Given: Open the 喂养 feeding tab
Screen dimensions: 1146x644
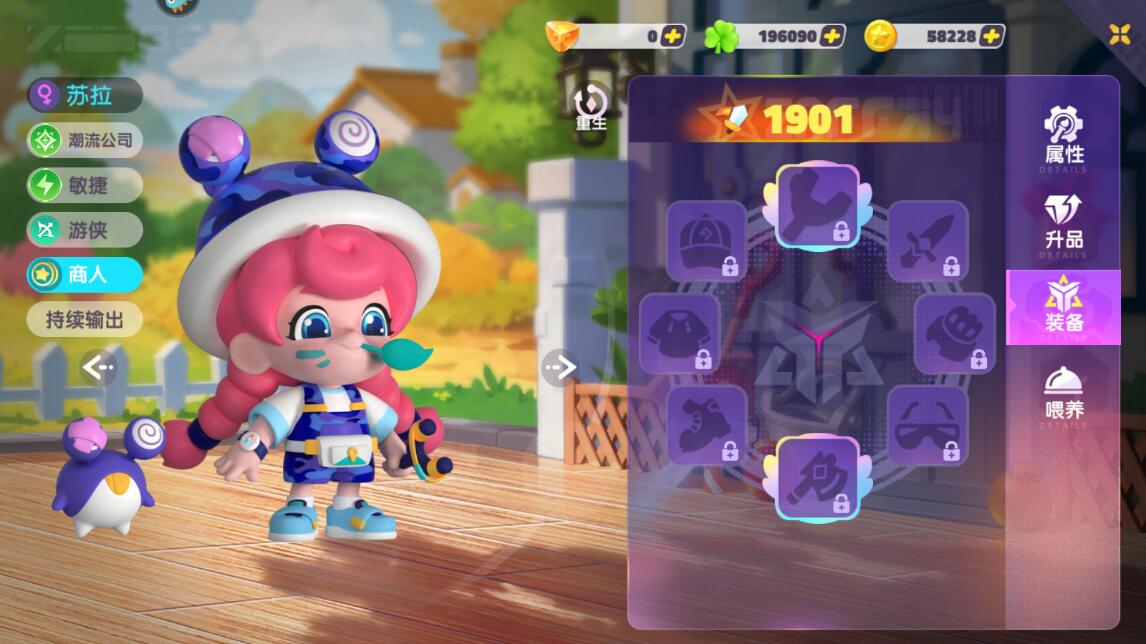Looking at the screenshot, I should (1063, 392).
